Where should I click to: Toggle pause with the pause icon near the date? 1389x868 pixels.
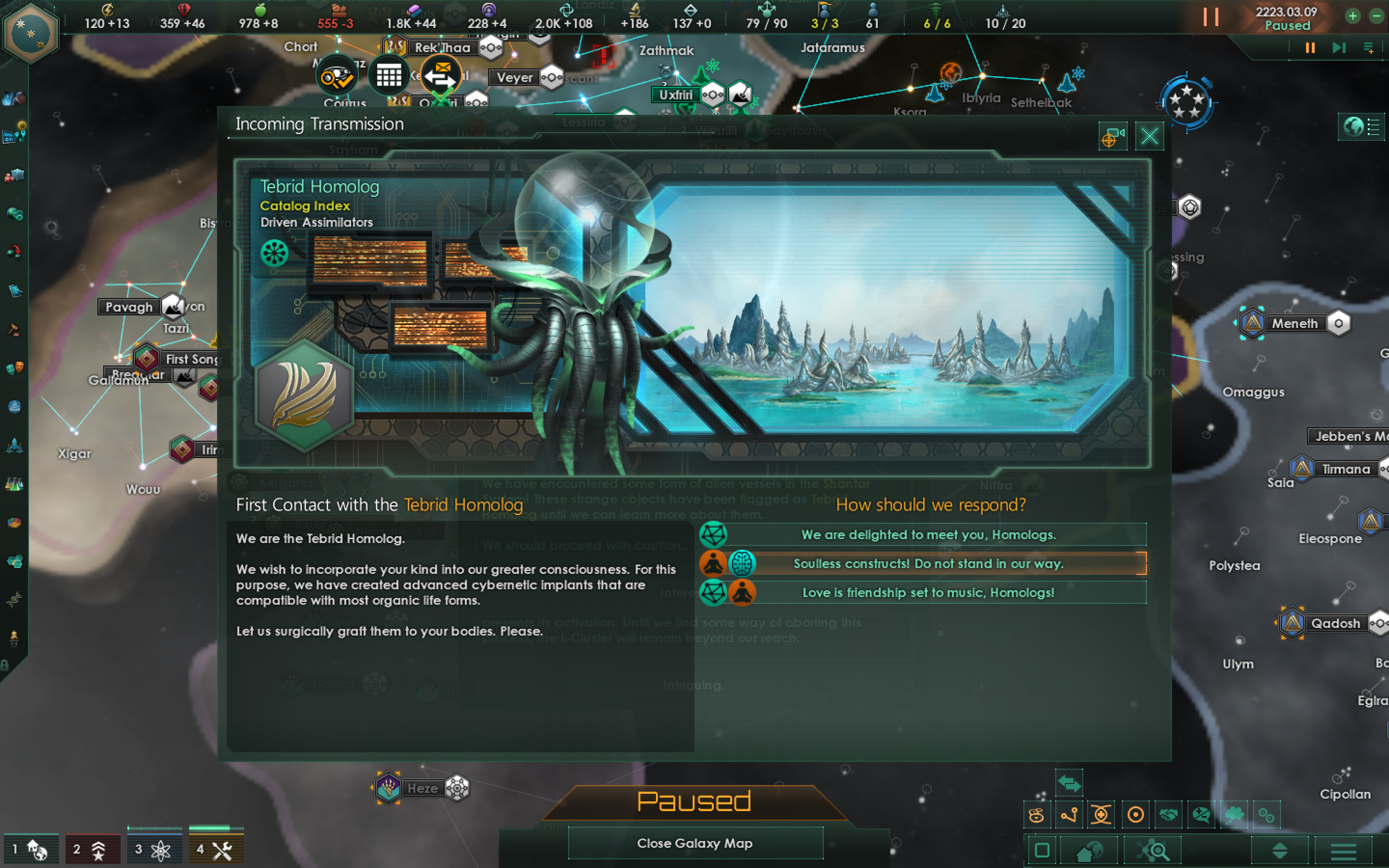(1212, 17)
